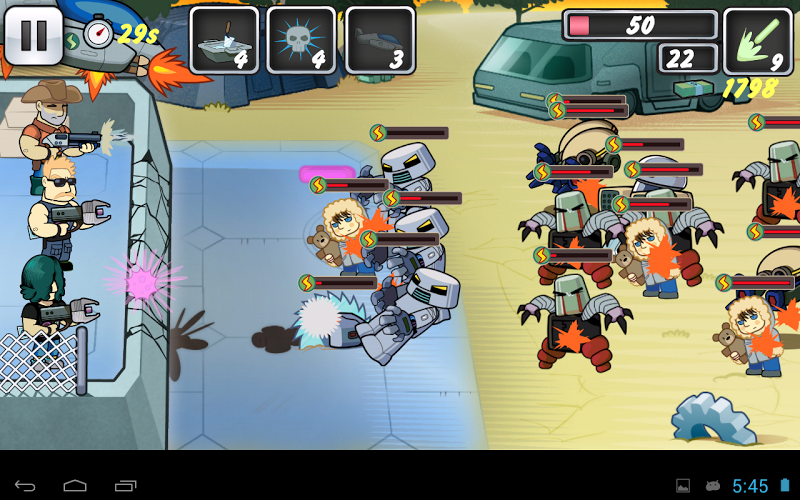The height and width of the screenshot is (500, 800).
Task: Use the supply crate item
Action: pyautogui.click(x=224, y=40)
